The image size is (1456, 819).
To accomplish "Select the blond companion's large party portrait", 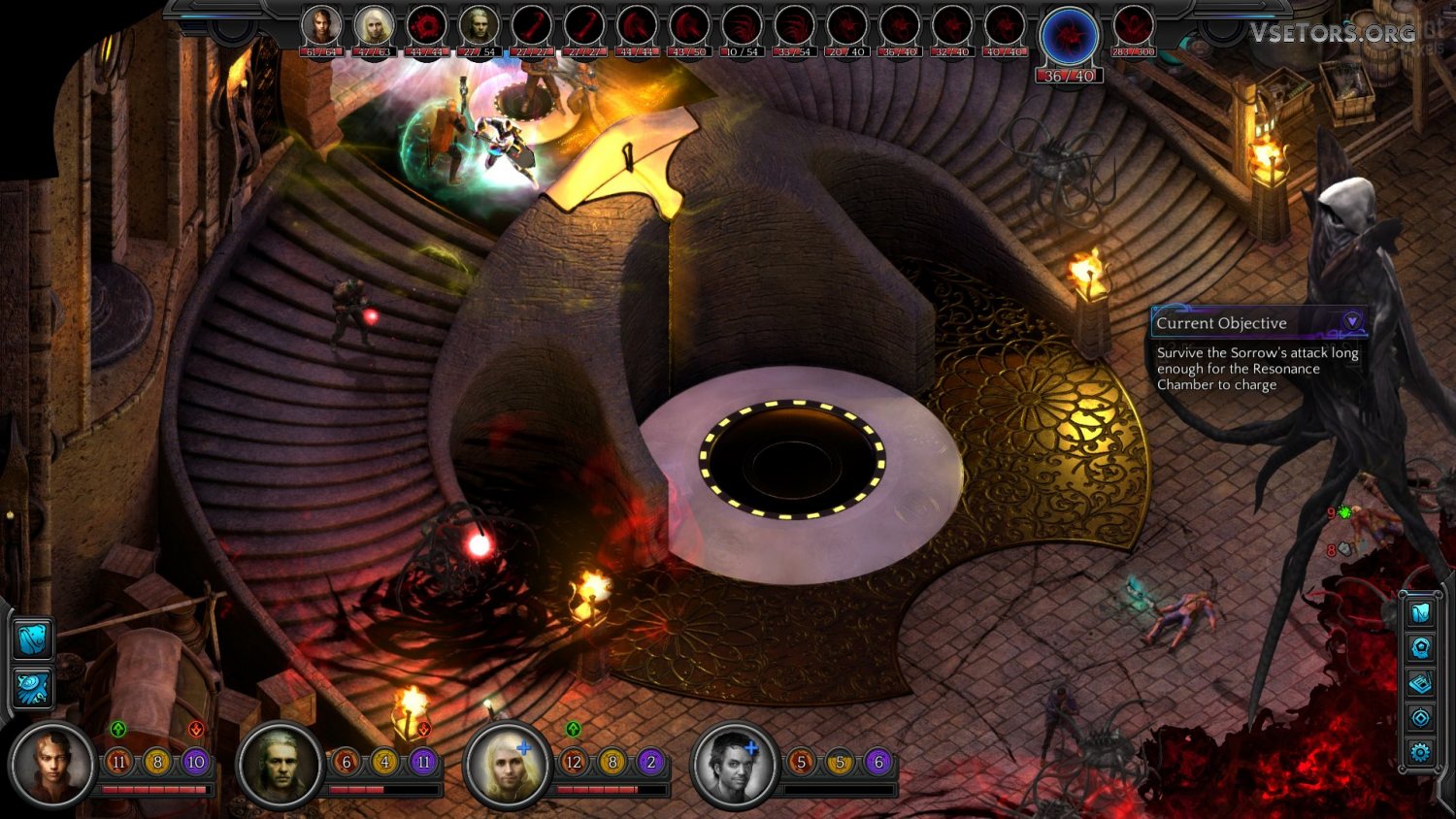I will pos(507,765).
